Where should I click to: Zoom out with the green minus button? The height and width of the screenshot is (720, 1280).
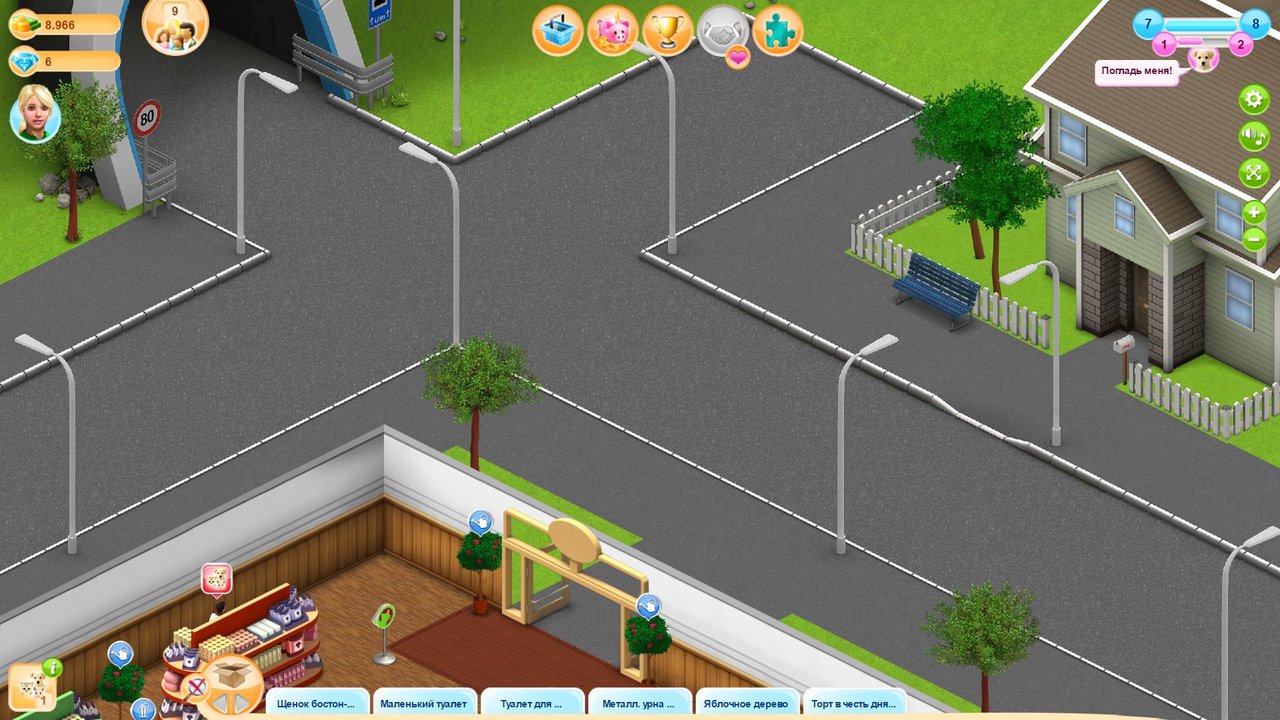pyautogui.click(x=1254, y=239)
